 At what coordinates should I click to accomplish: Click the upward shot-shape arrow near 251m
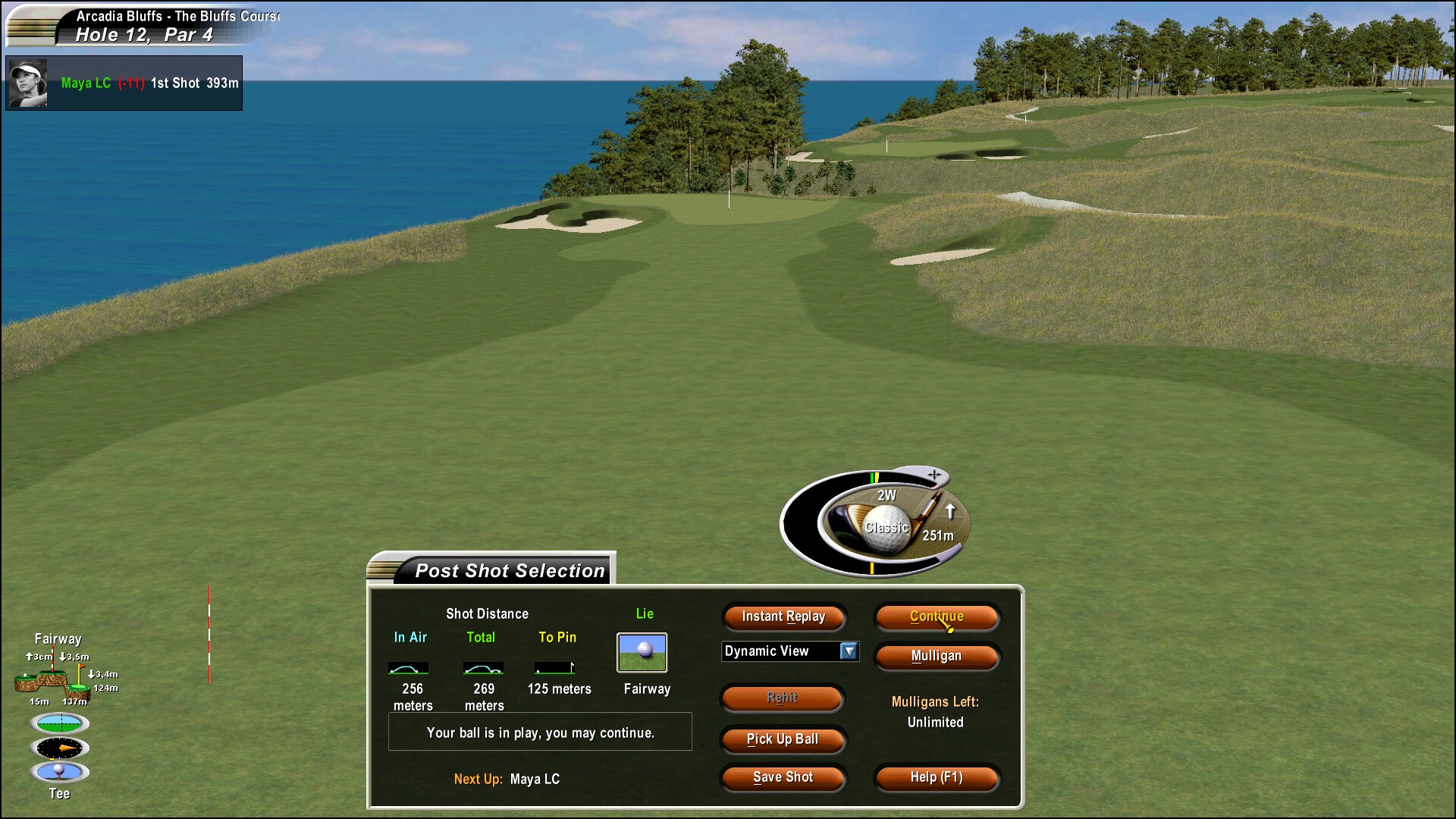click(951, 511)
